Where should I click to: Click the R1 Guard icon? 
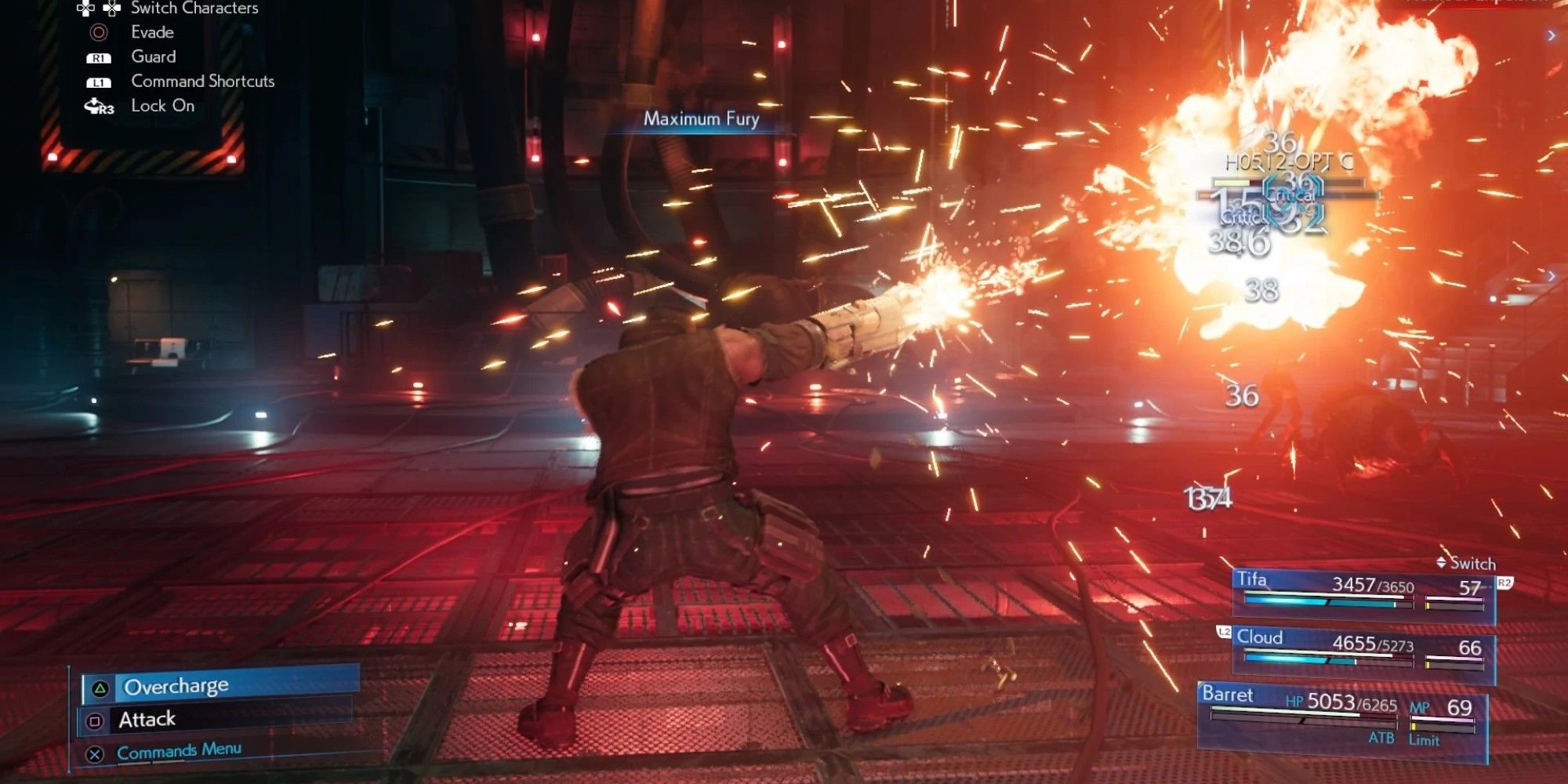pyautogui.click(x=99, y=58)
